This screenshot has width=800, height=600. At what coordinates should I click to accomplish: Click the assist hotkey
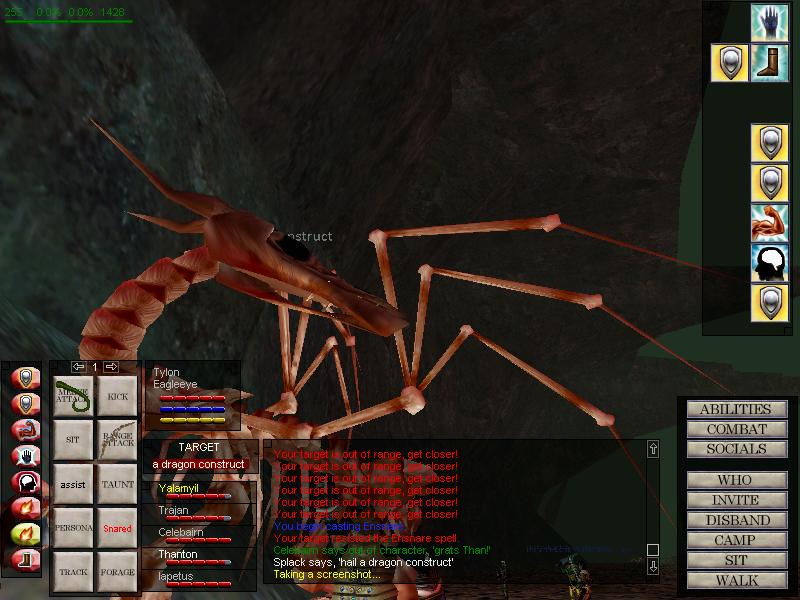tap(72, 484)
